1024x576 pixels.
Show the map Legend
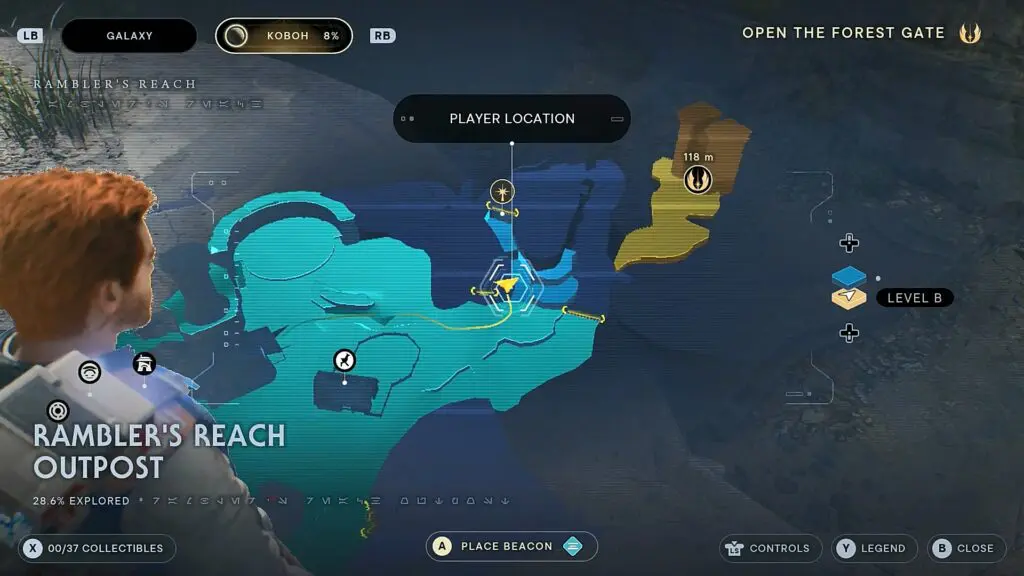872,548
